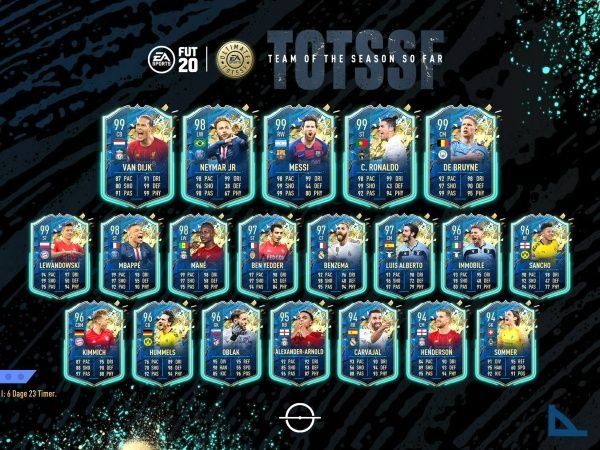Open the Sancho player card
Screen dimensions: 600x450
(x=538, y=256)
